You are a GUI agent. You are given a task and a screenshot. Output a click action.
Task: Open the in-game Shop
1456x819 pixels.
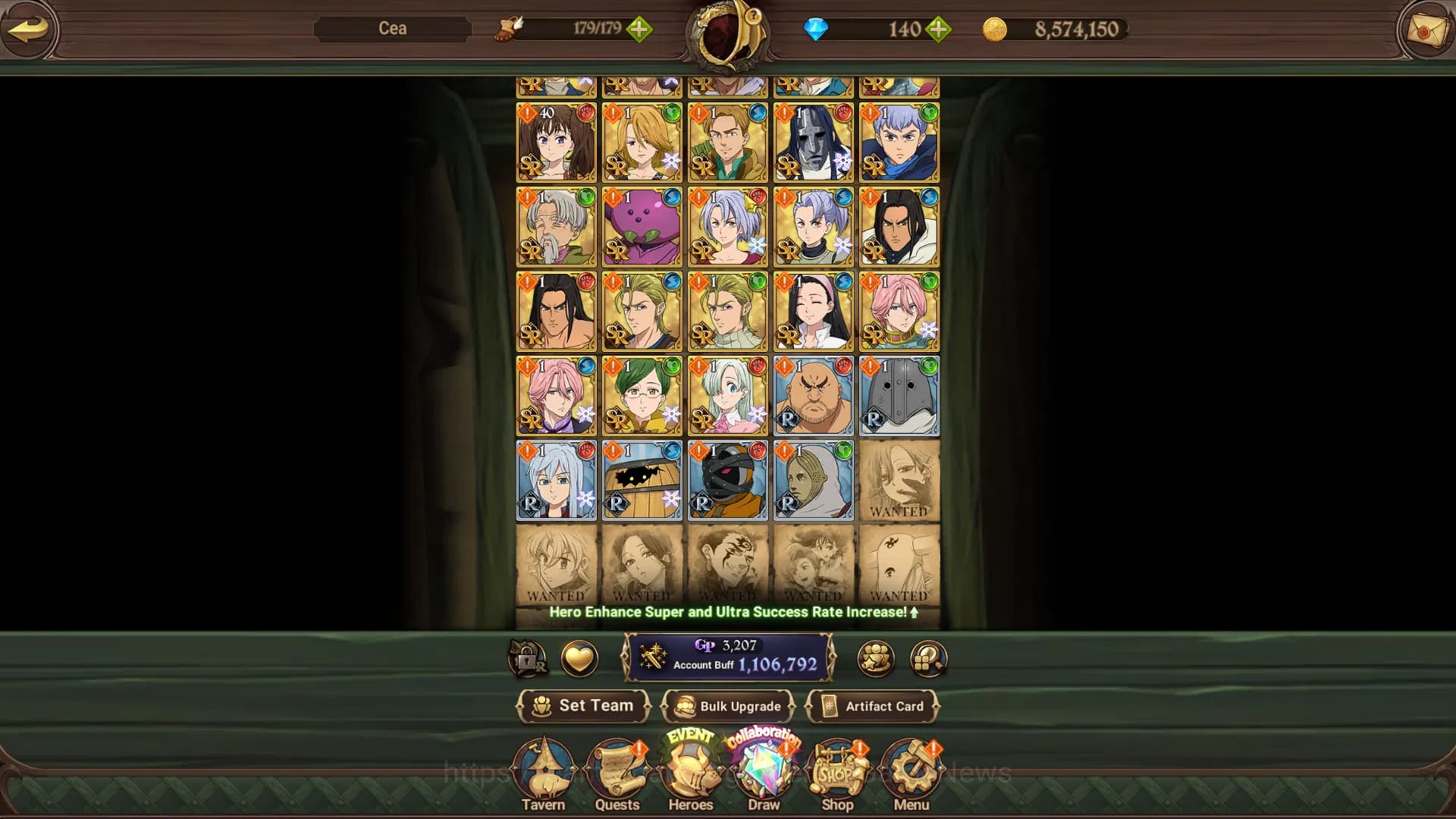click(x=836, y=773)
